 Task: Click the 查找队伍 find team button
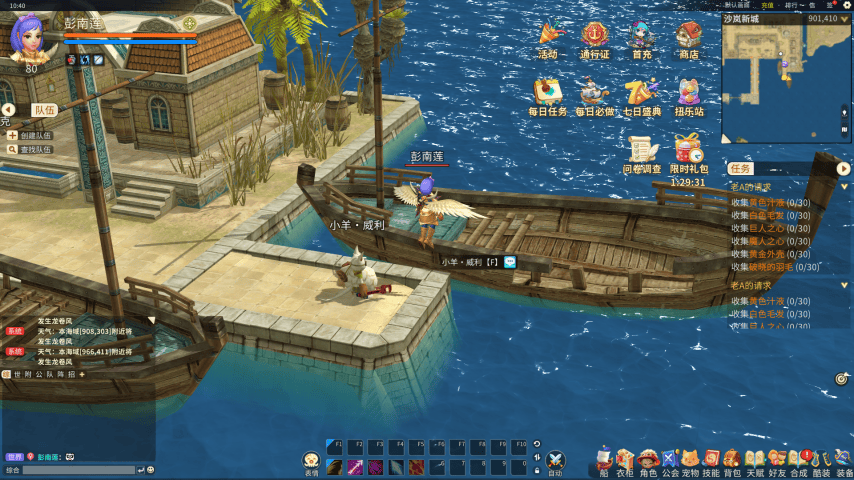30,149
